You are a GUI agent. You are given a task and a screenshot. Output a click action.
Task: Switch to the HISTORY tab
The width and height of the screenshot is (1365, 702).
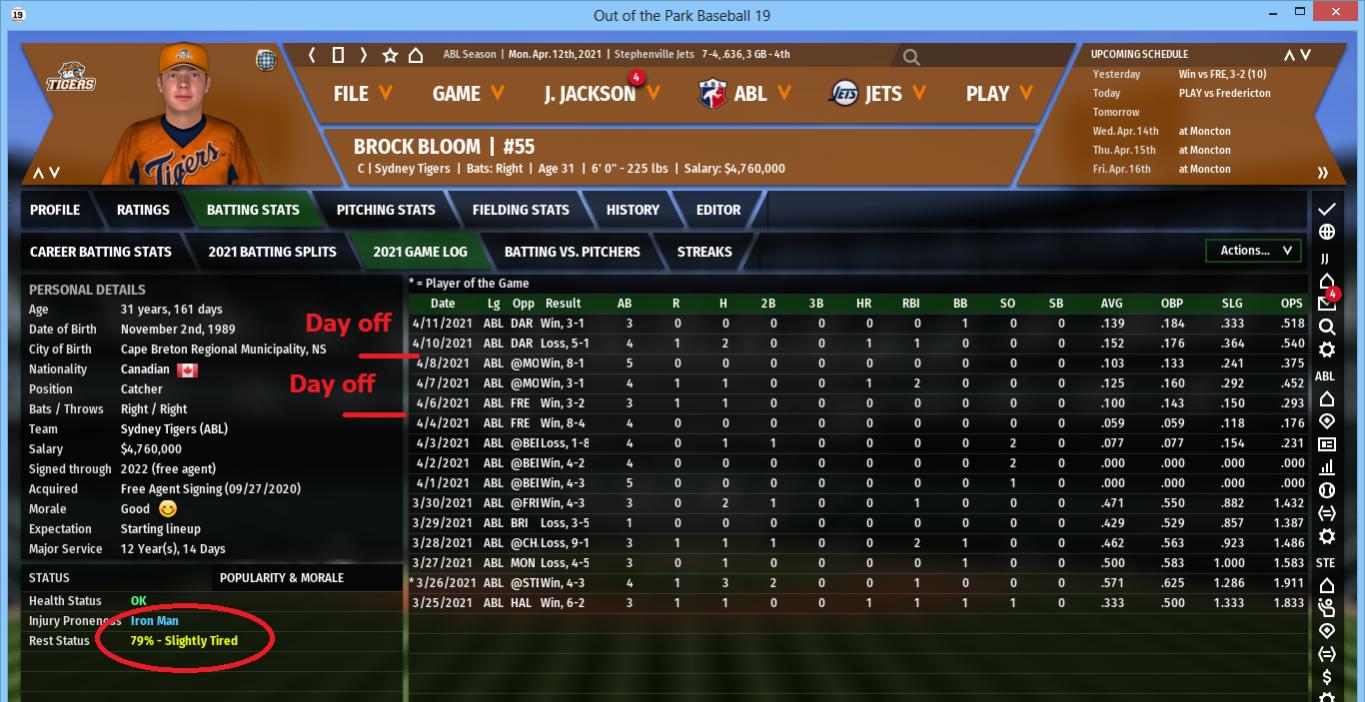pos(632,210)
